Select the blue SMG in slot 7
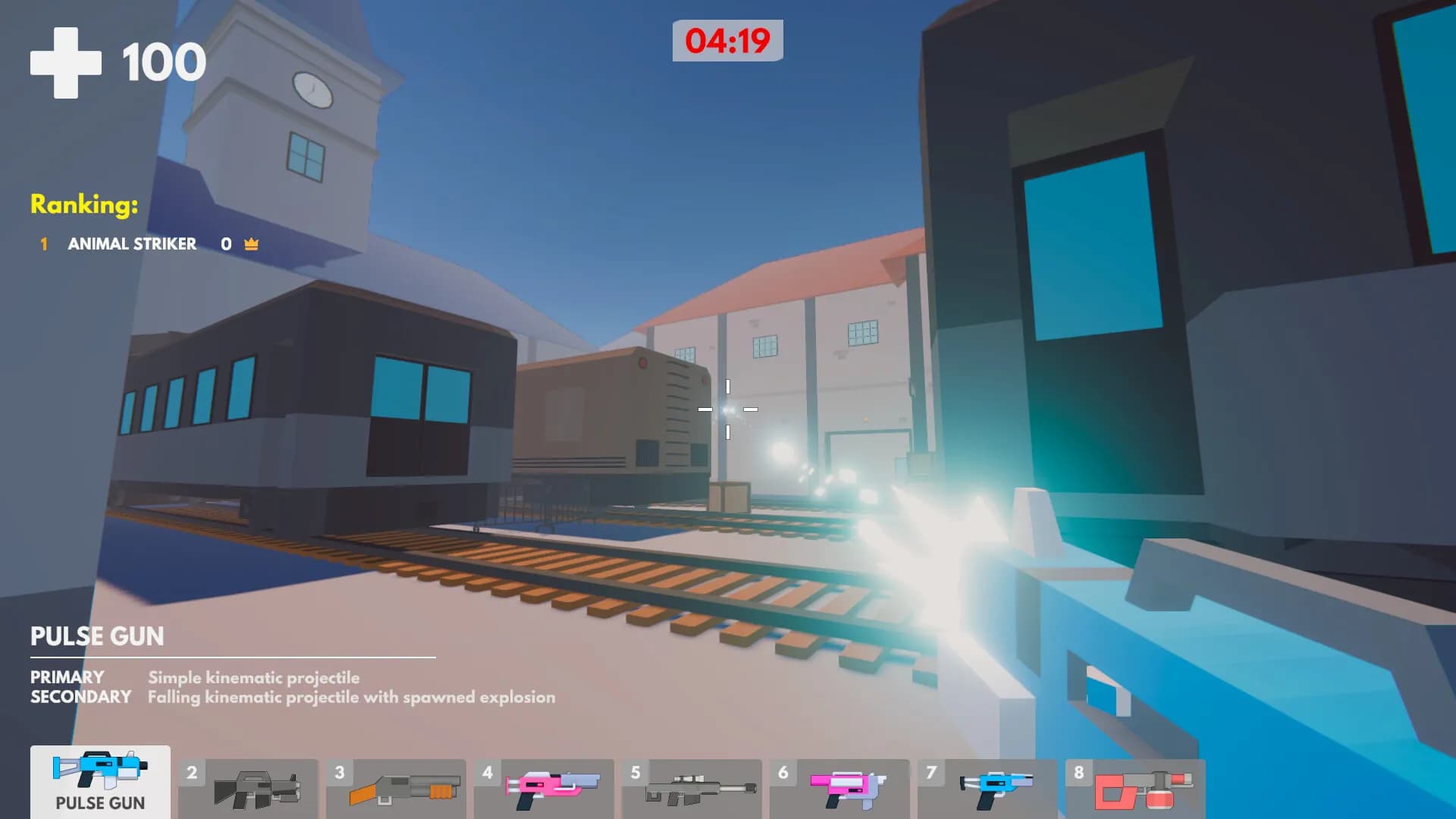 pyautogui.click(x=986, y=789)
